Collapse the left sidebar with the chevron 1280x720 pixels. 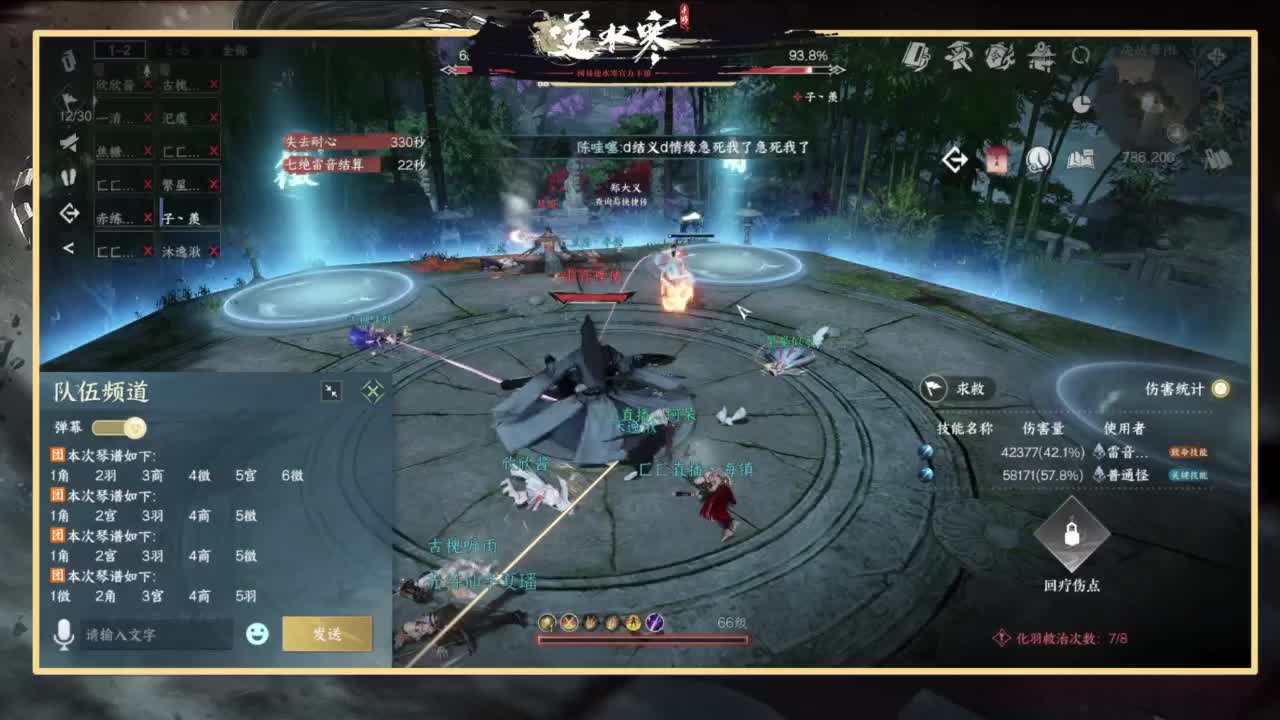point(68,247)
